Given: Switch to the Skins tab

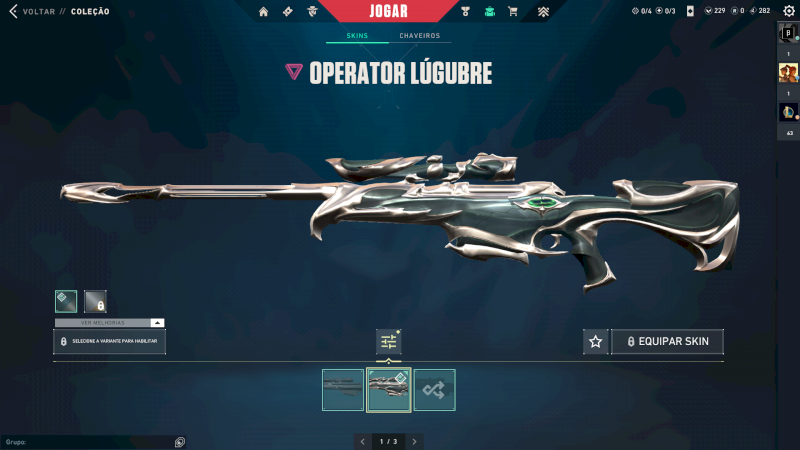Looking at the screenshot, I should pyautogui.click(x=357, y=36).
